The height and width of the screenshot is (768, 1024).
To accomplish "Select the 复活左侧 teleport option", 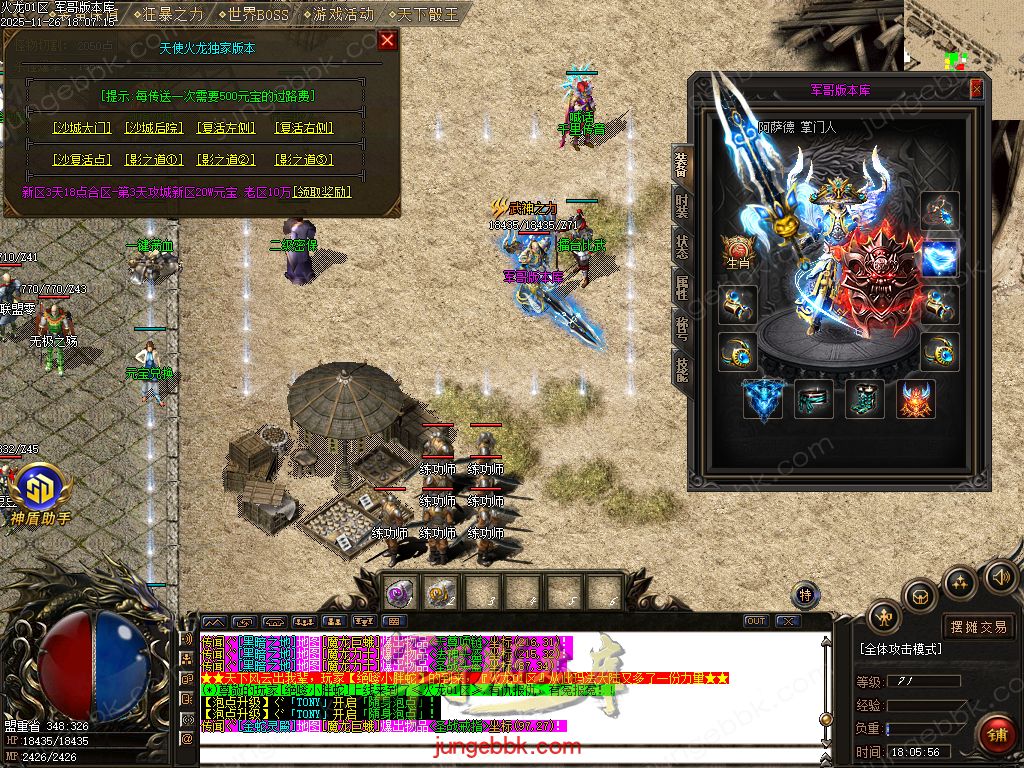I will tap(226, 128).
